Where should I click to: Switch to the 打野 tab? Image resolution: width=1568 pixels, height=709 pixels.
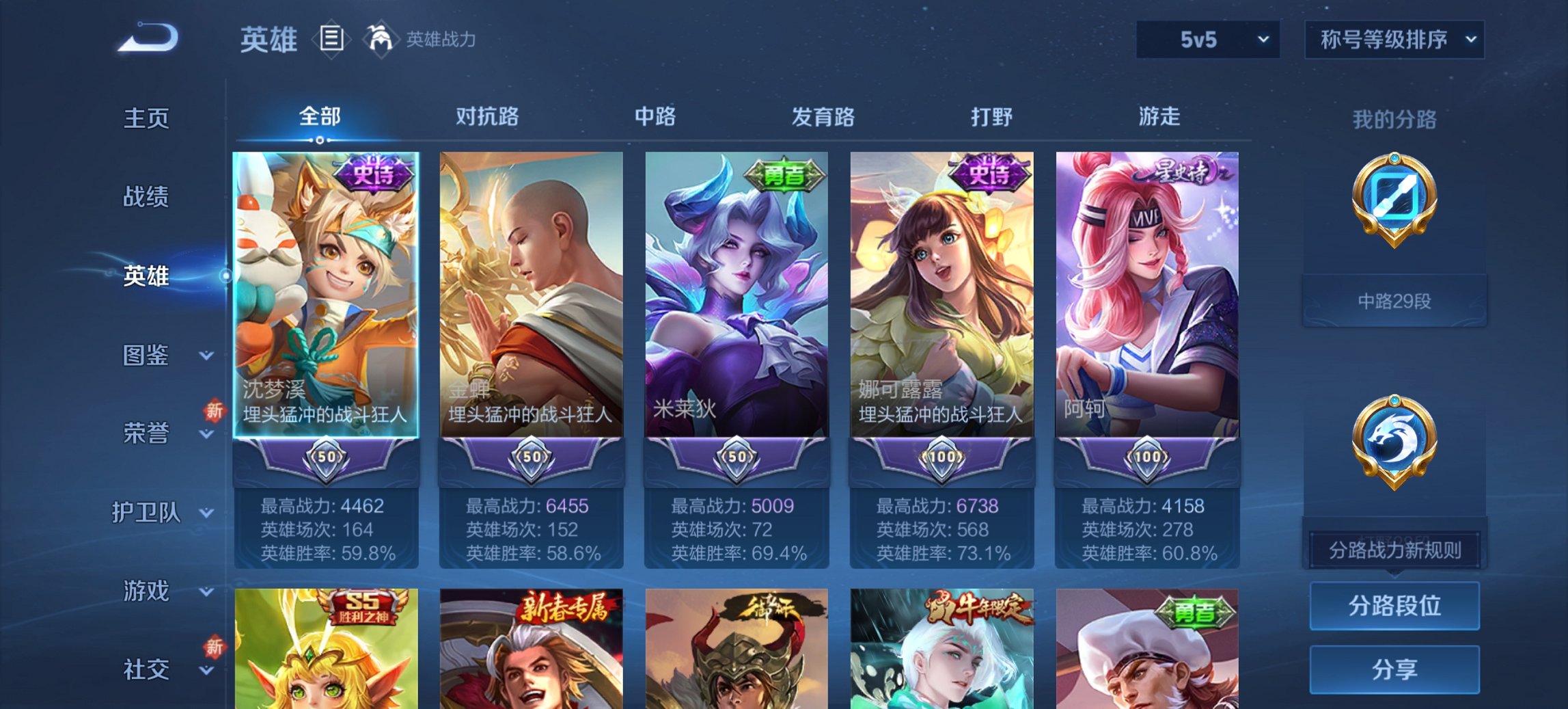pyautogui.click(x=992, y=117)
